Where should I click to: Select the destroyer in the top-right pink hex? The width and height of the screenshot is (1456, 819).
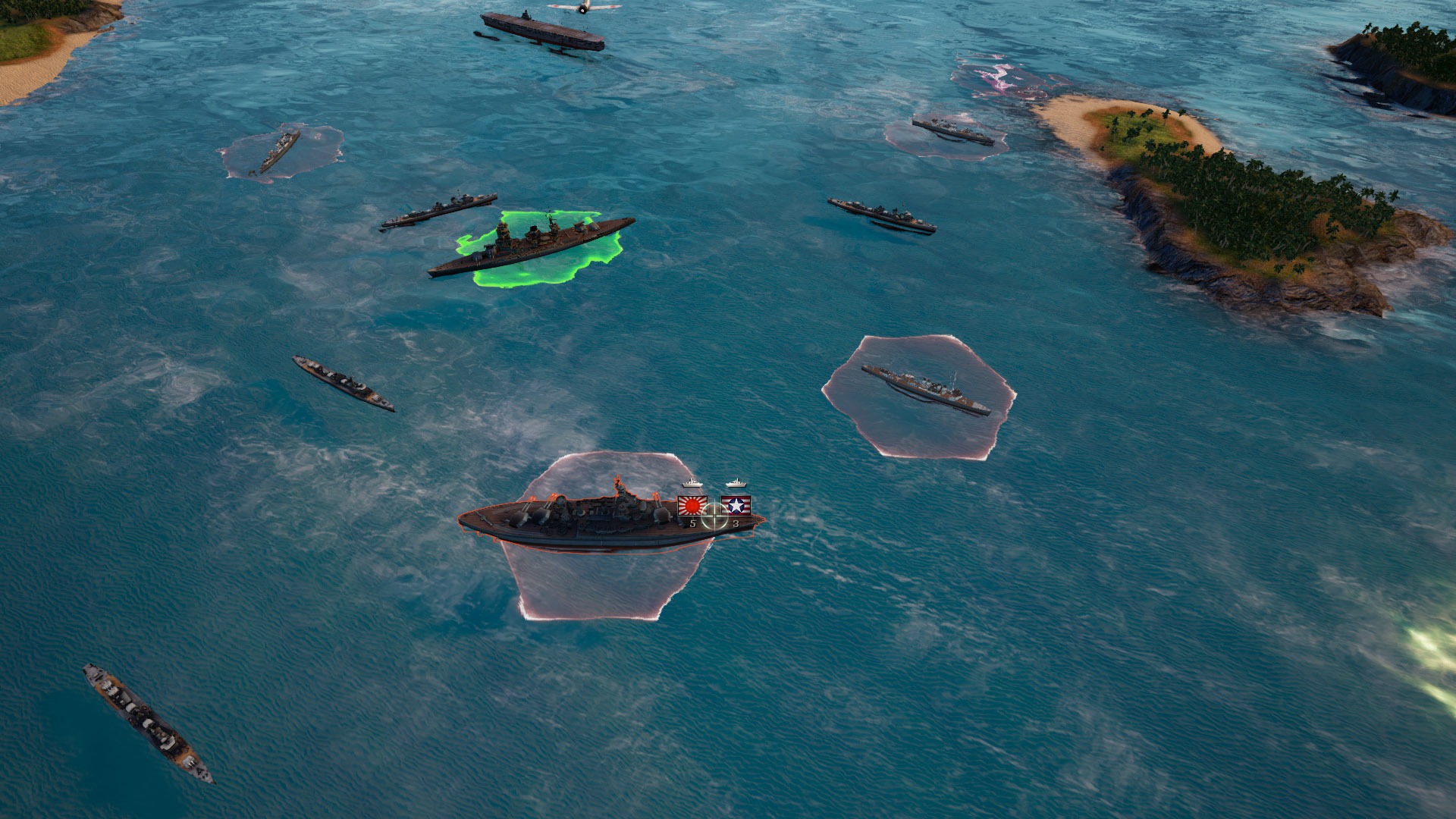pyautogui.click(x=952, y=129)
